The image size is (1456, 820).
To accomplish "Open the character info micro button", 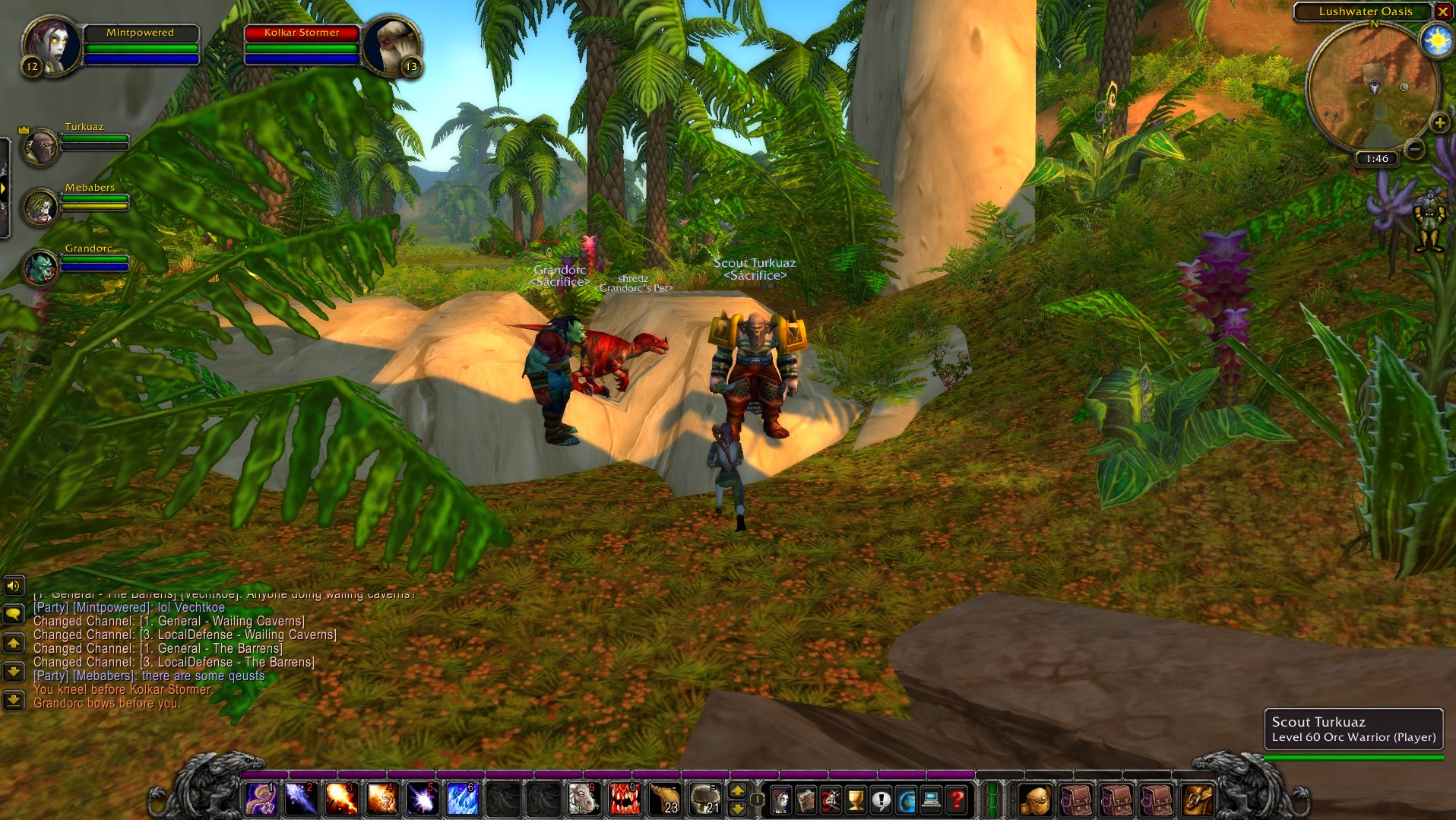I will (780, 799).
